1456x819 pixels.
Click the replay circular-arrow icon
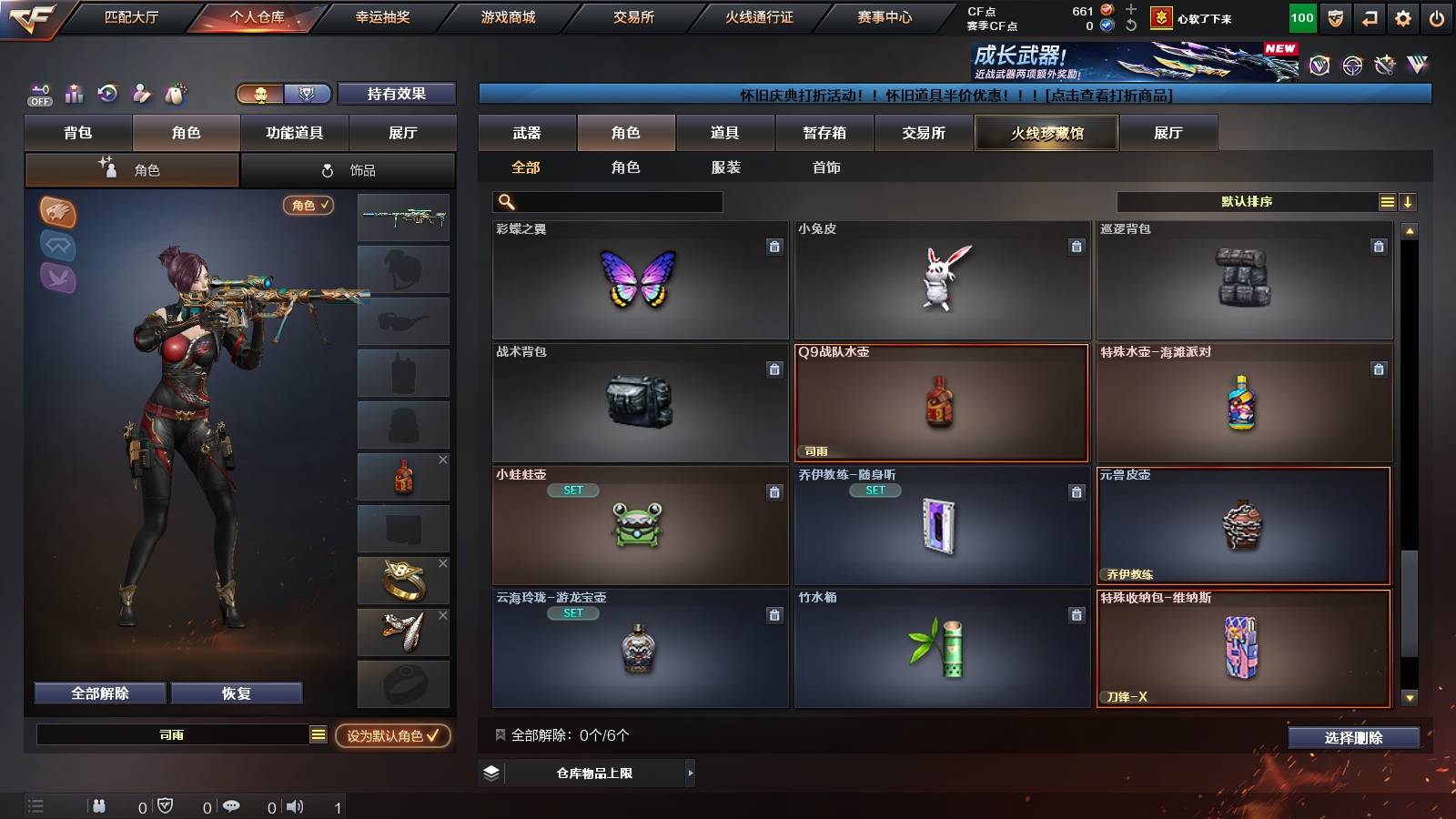pos(107,94)
